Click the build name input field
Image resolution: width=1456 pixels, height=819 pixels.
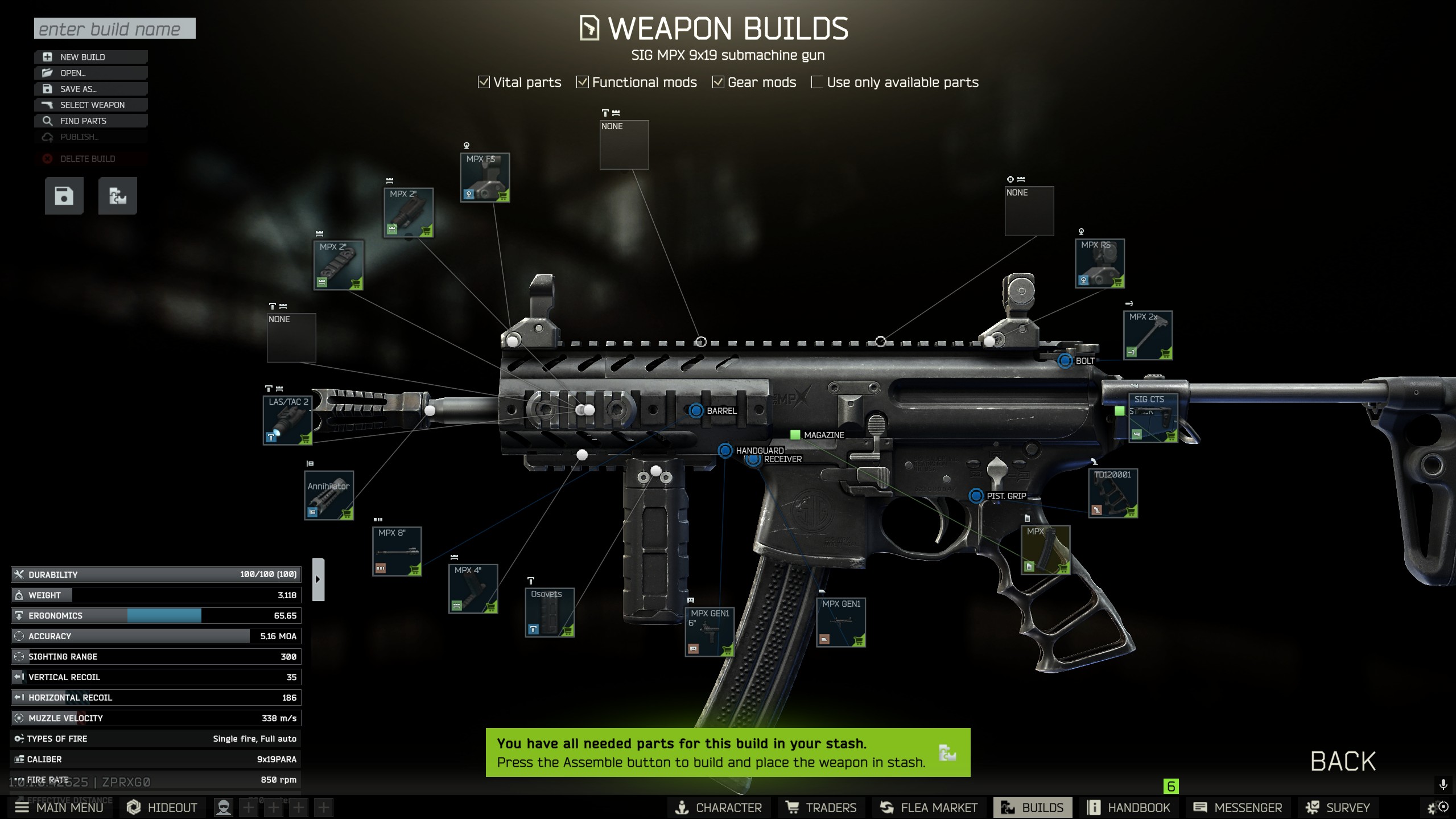pos(114,28)
